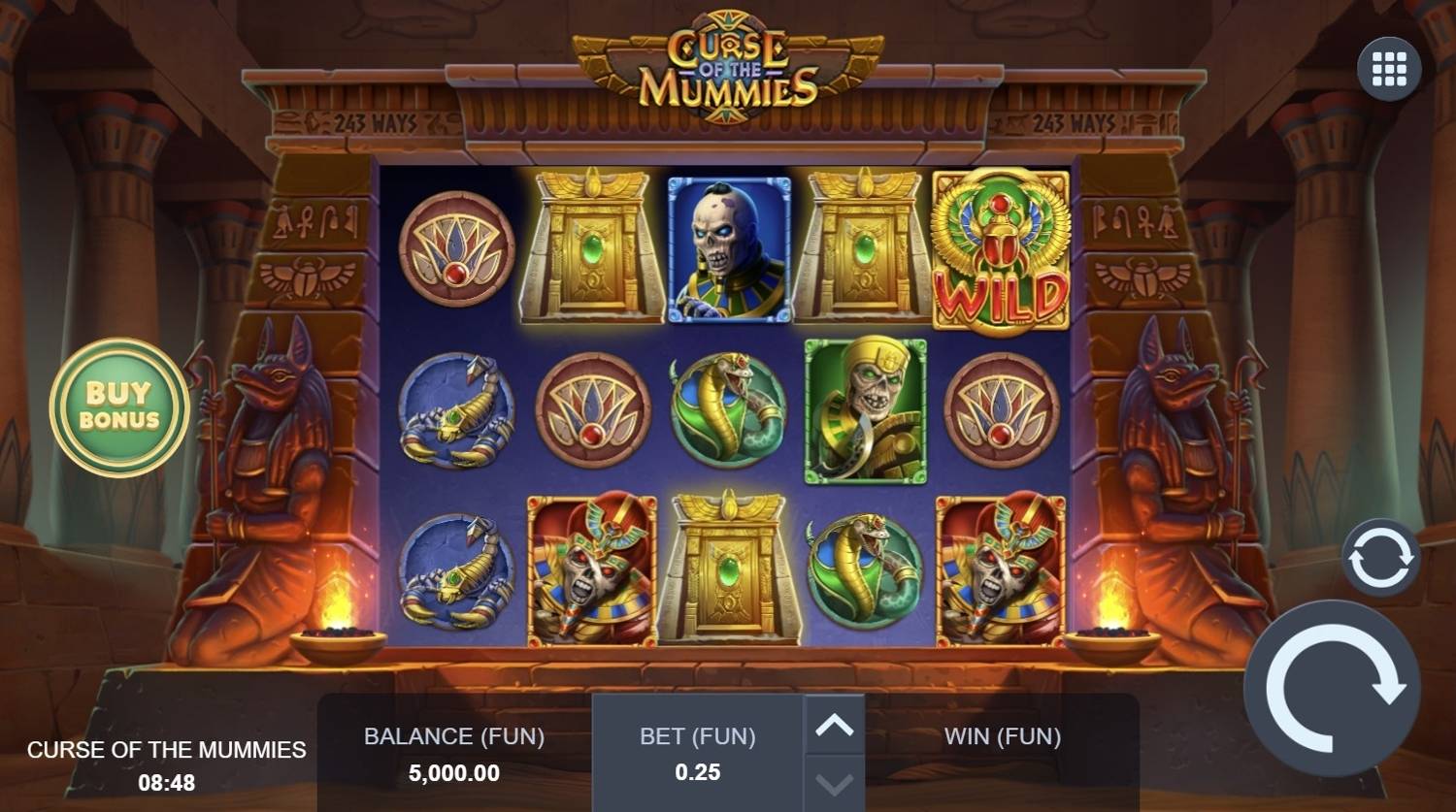Click the Curse of the Mummies logo
The height and width of the screenshot is (812, 1456).
tap(729, 60)
